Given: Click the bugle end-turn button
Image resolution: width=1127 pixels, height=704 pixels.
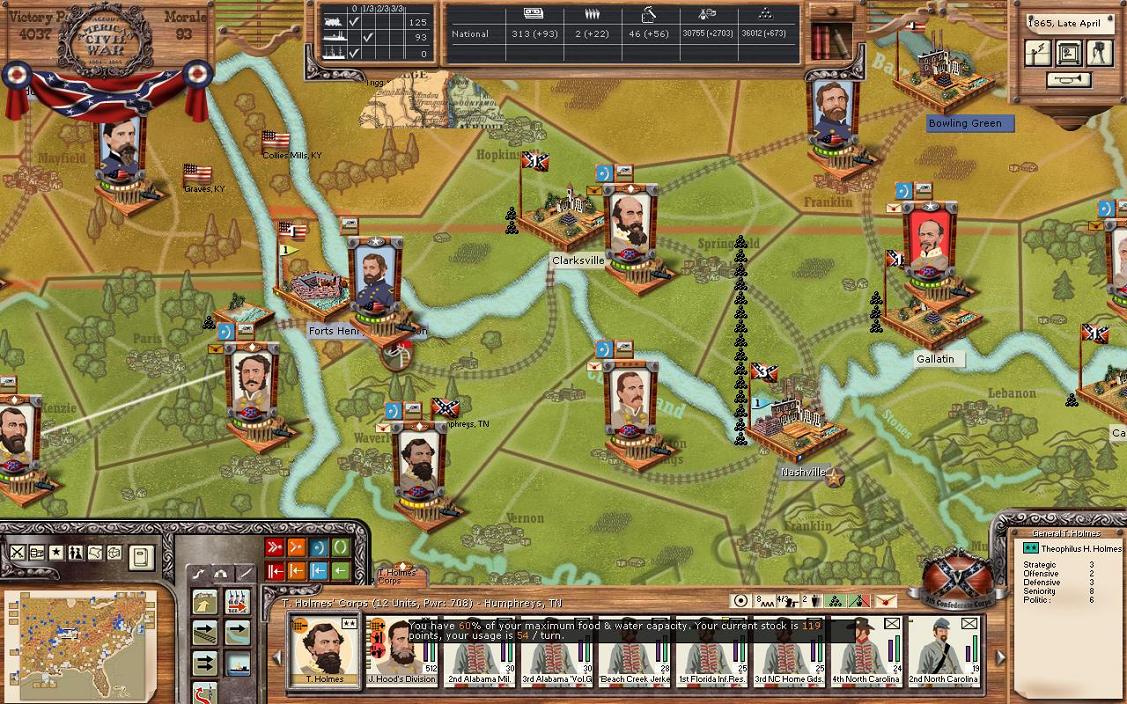Looking at the screenshot, I should point(1068,80).
